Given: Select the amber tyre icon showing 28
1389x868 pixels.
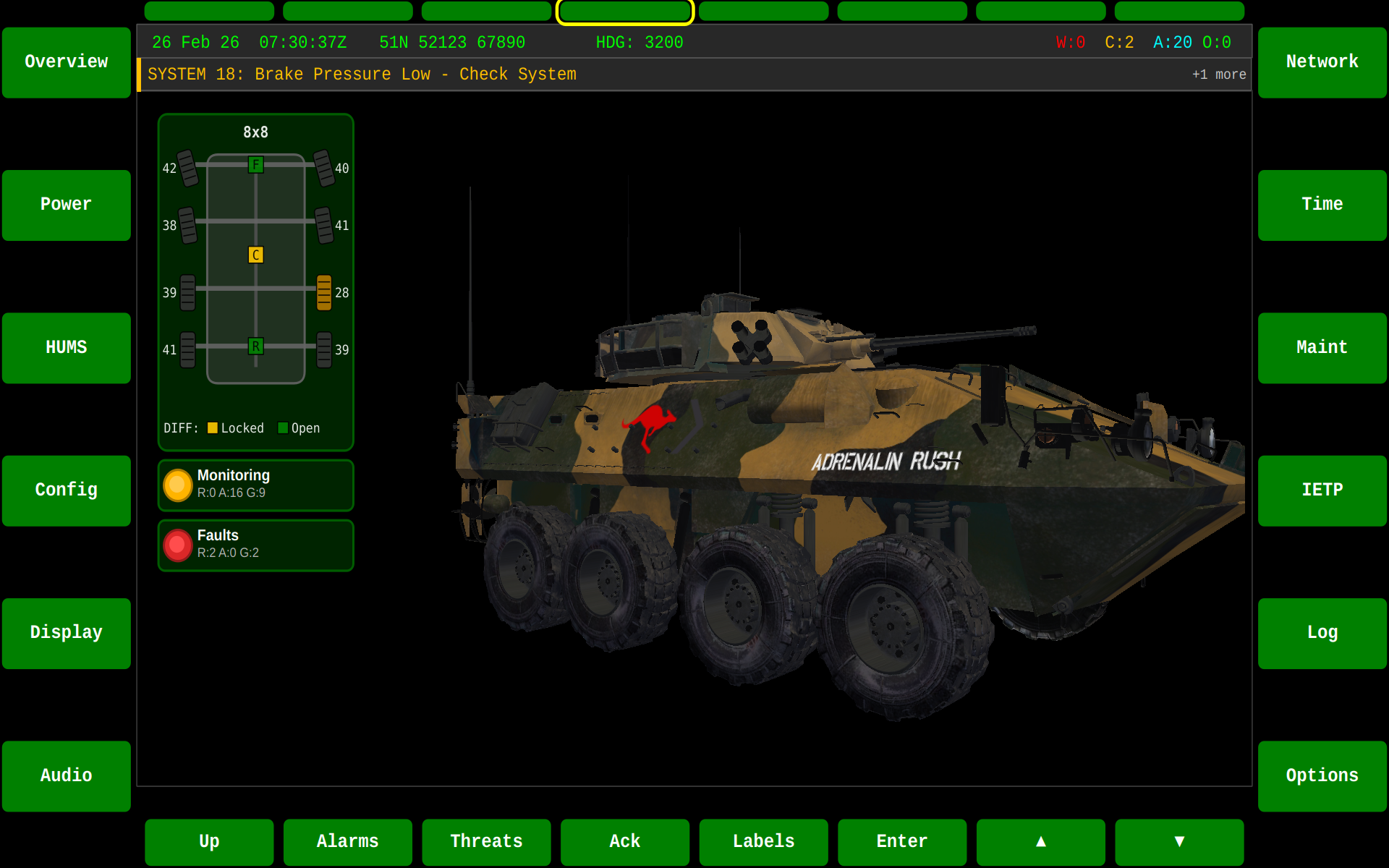Looking at the screenshot, I should click(x=323, y=293).
